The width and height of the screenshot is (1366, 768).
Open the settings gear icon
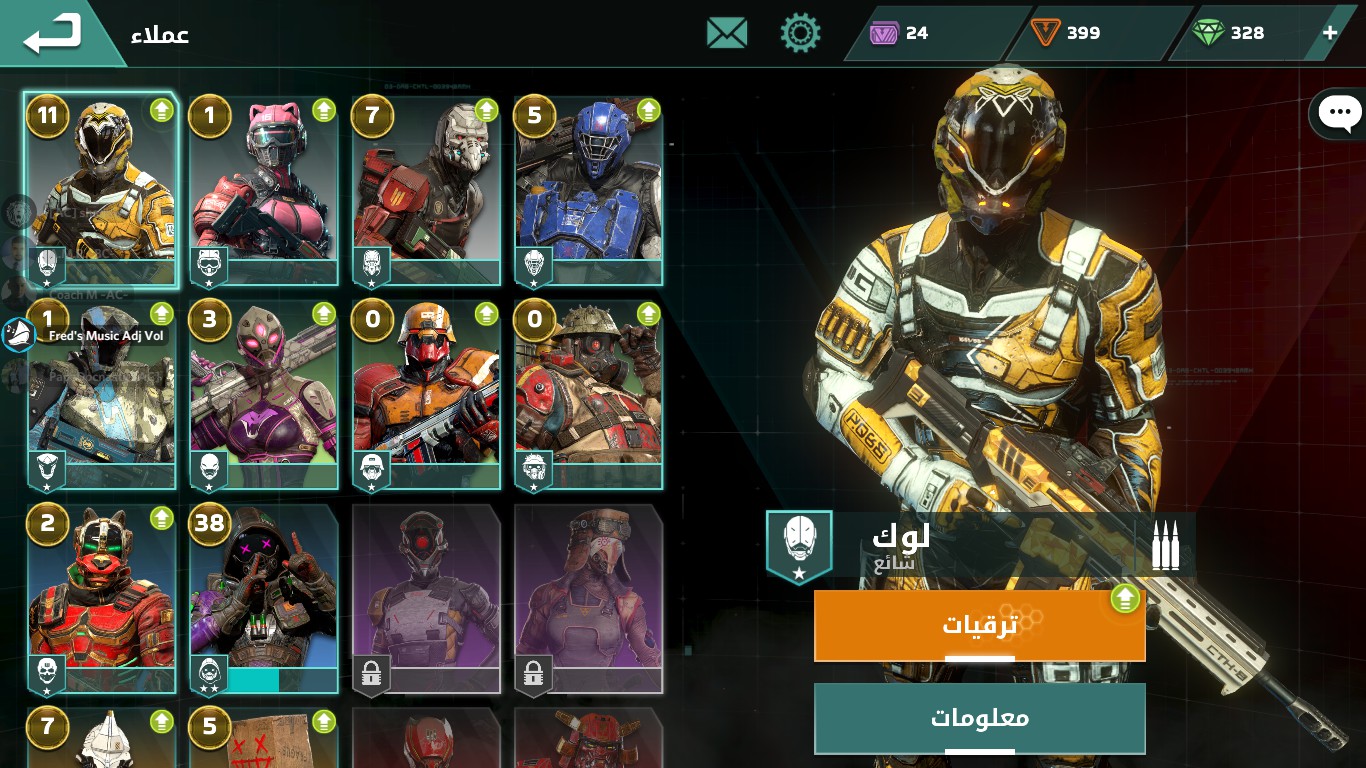point(799,31)
